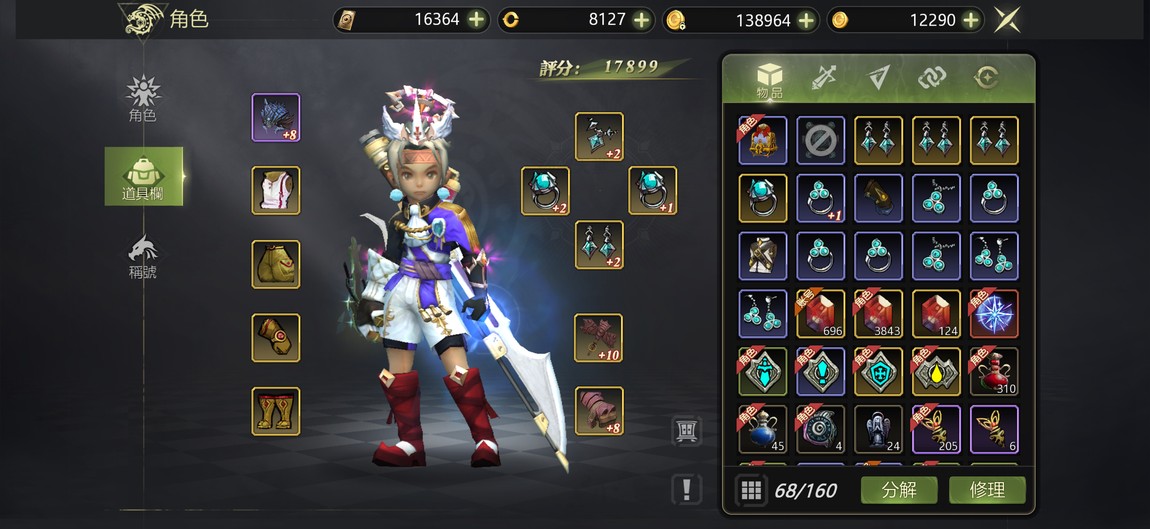Select the equipped boots slot

(276, 411)
